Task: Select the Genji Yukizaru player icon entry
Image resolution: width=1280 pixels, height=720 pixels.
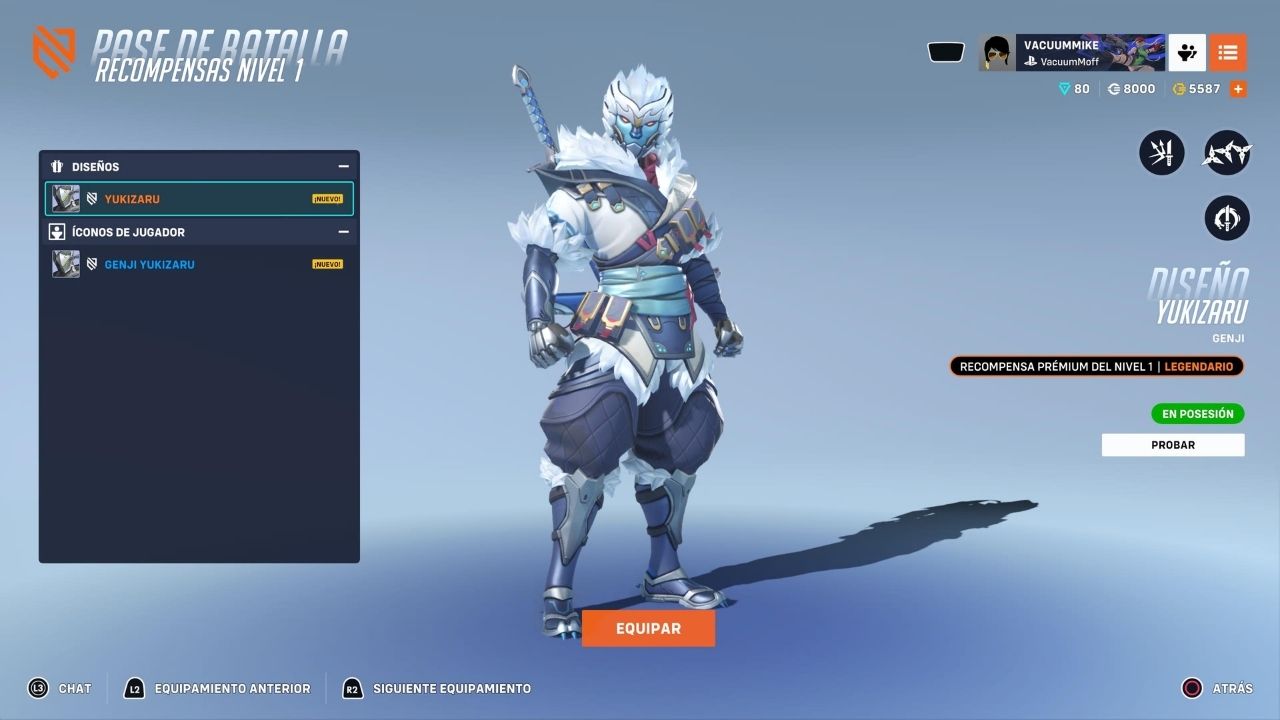Action: pos(199,264)
